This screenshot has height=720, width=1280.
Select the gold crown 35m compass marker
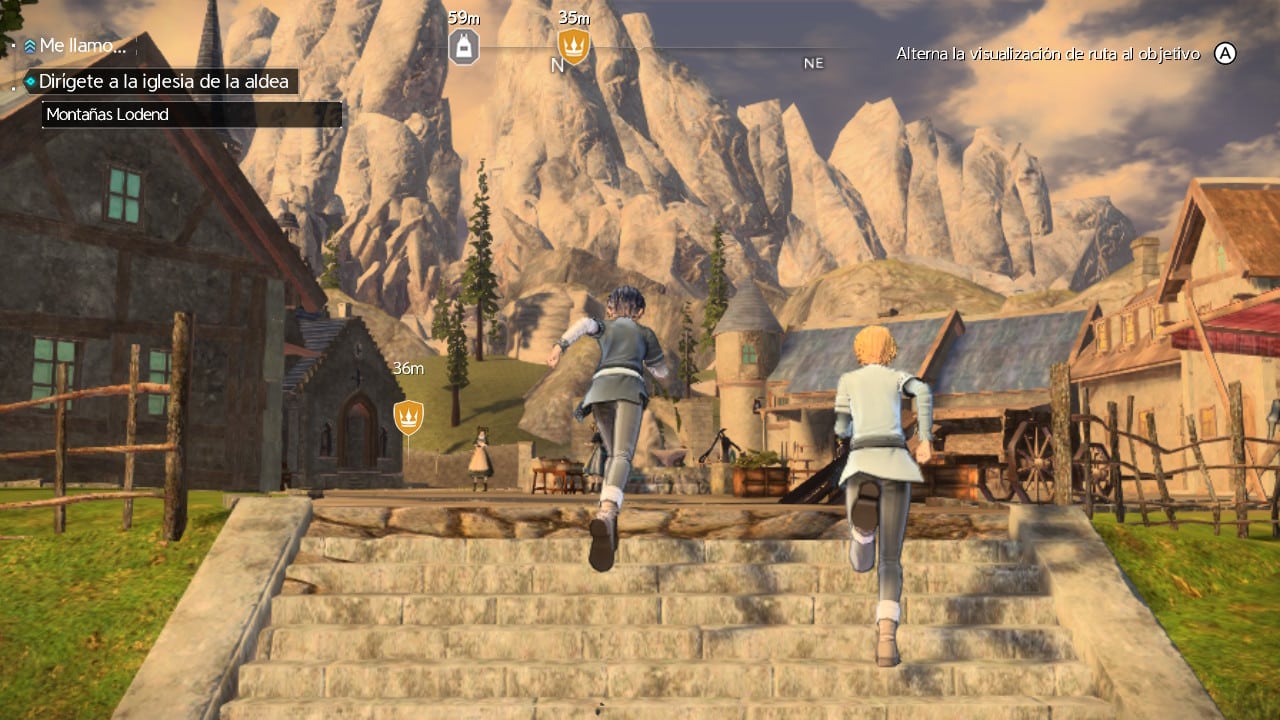click(573, 46)
